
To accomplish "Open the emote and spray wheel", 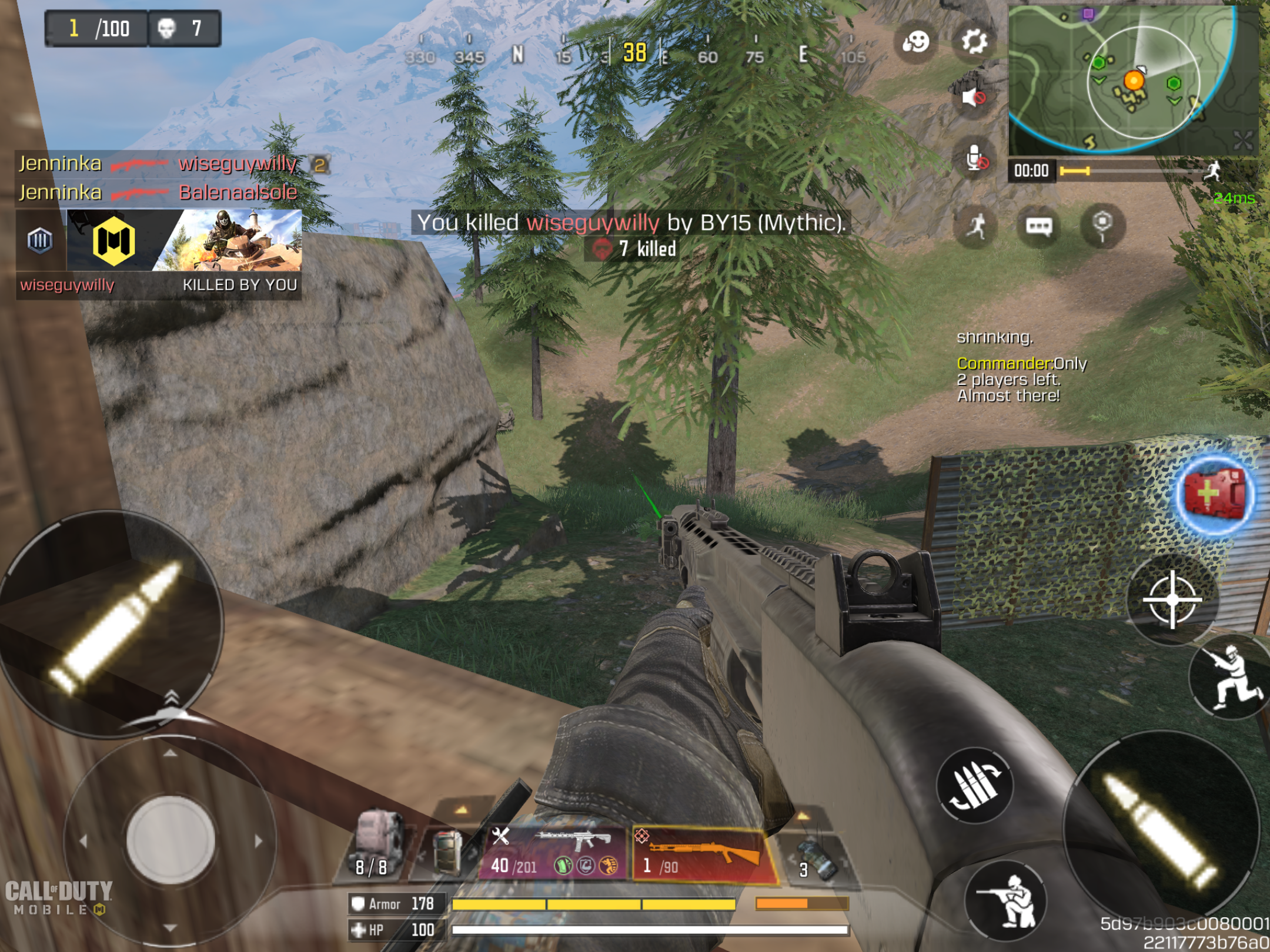I will 915,42.
